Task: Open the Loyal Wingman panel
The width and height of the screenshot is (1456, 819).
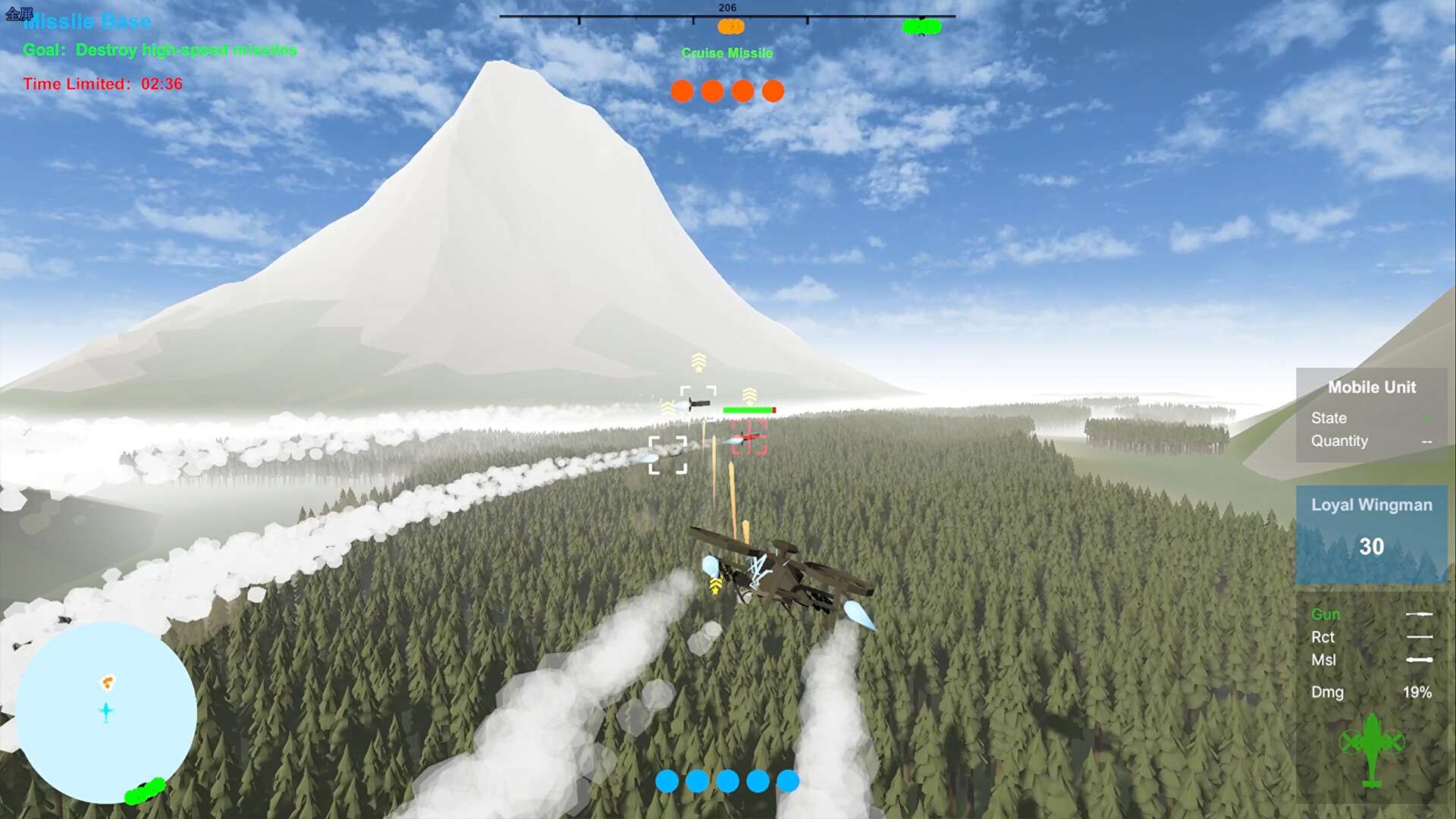Action: coord(1371,535)
